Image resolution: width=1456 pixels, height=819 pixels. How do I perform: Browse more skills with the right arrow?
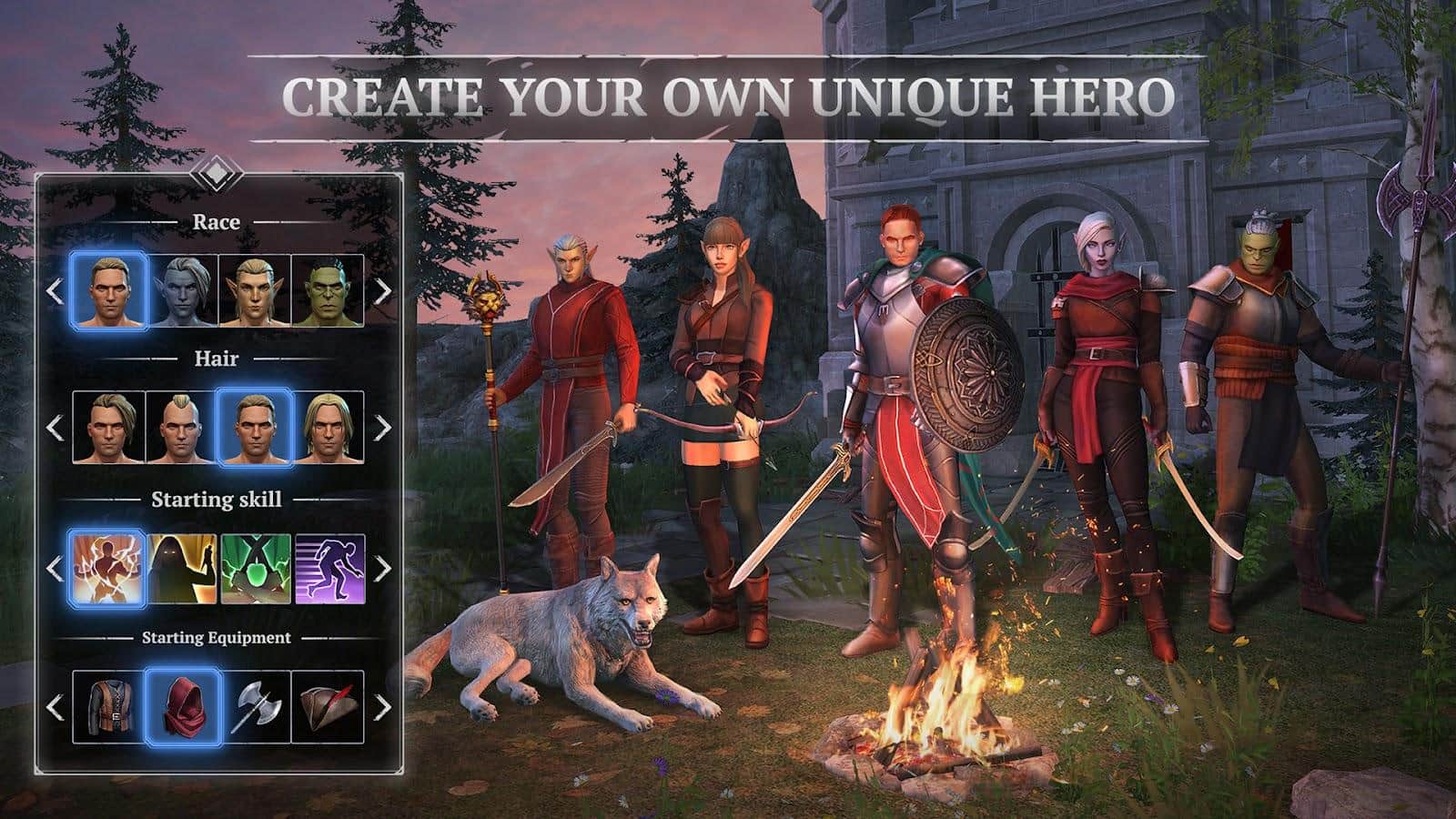click(x=383, y=569)
